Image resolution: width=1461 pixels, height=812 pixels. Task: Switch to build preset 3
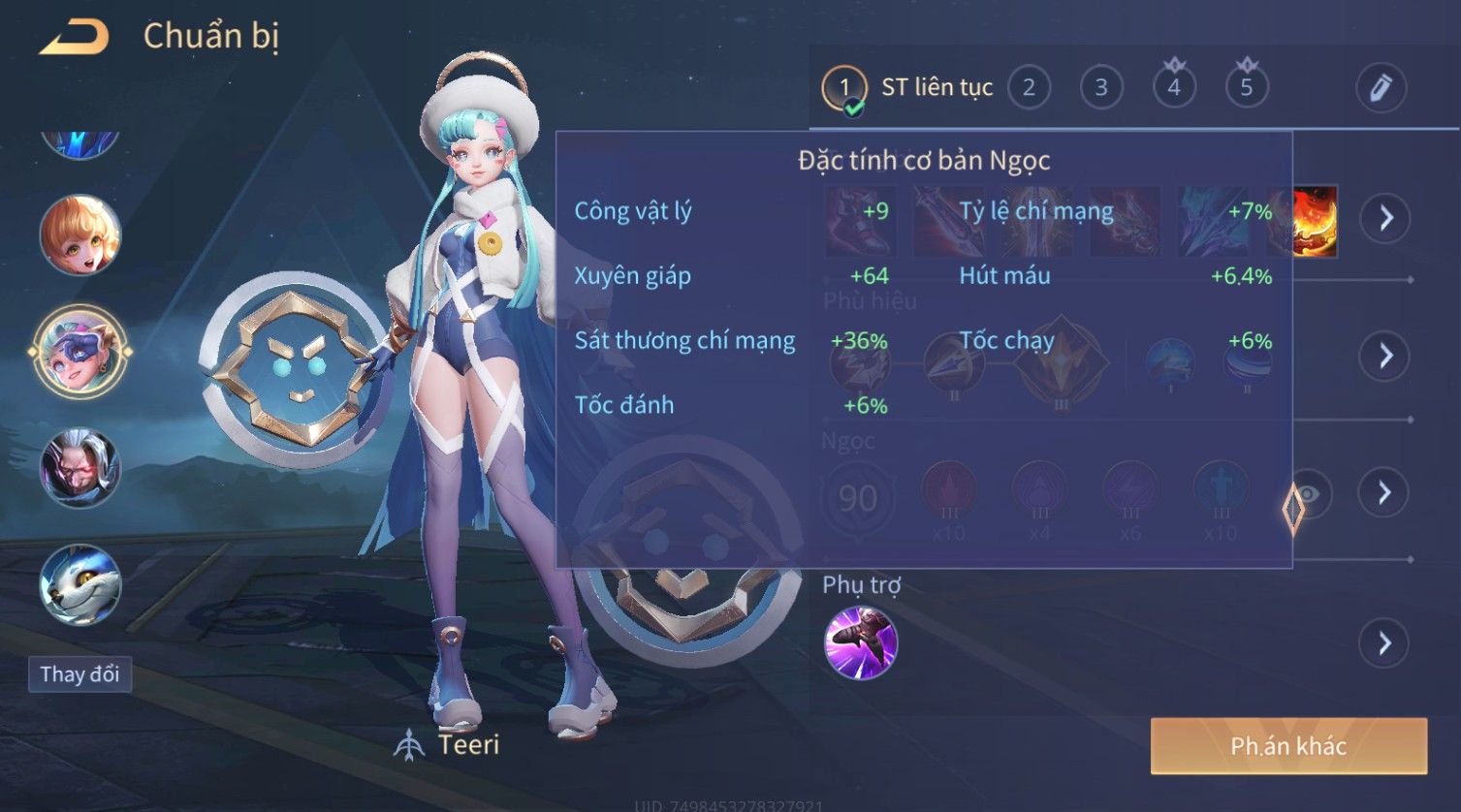tap(1101, 88)
